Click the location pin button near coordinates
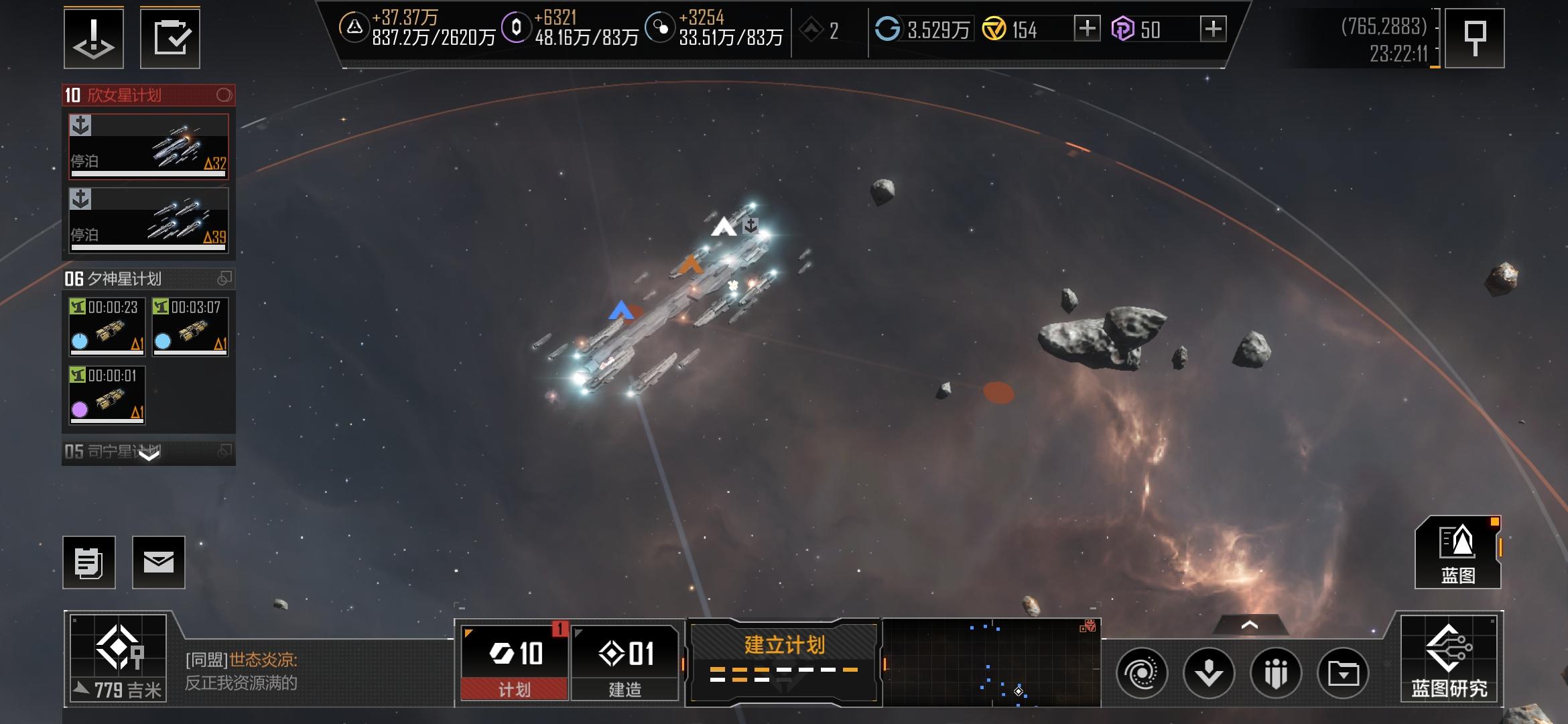Viewport: 1568px width, 724px height. tap(1474, 38)
